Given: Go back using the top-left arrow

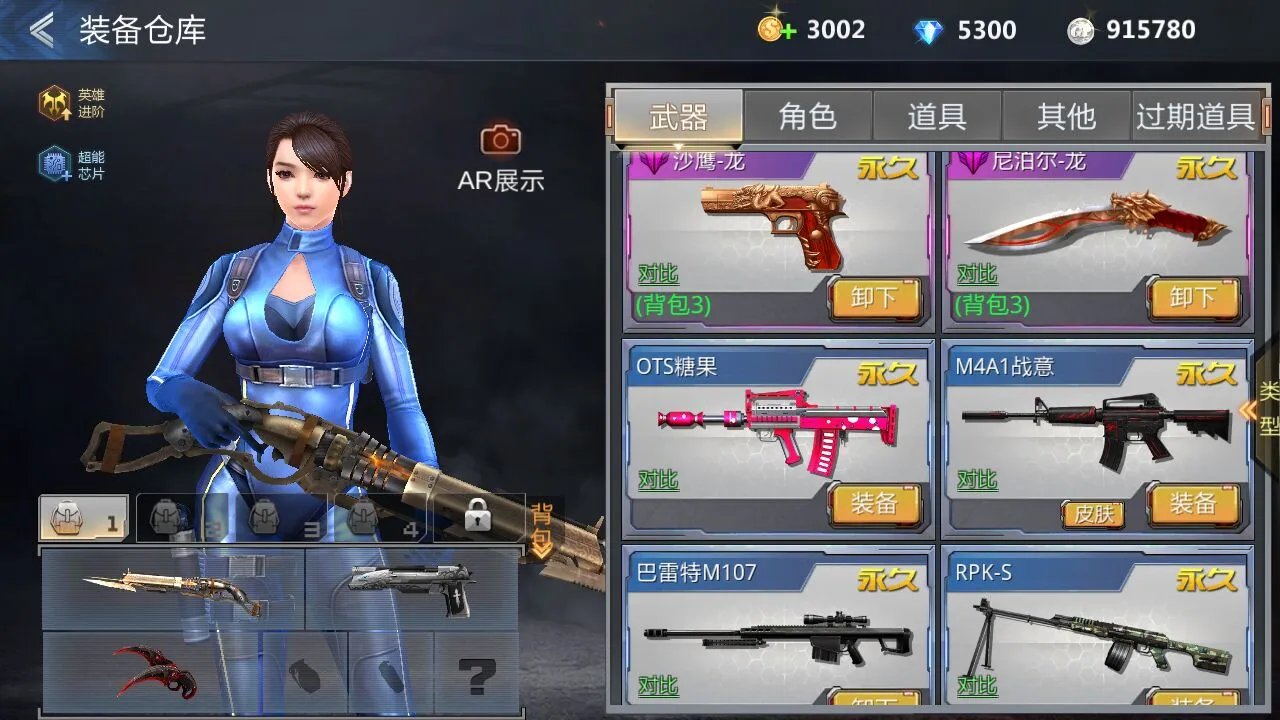Looking at the screenshot, I should [x=42, y=30].
